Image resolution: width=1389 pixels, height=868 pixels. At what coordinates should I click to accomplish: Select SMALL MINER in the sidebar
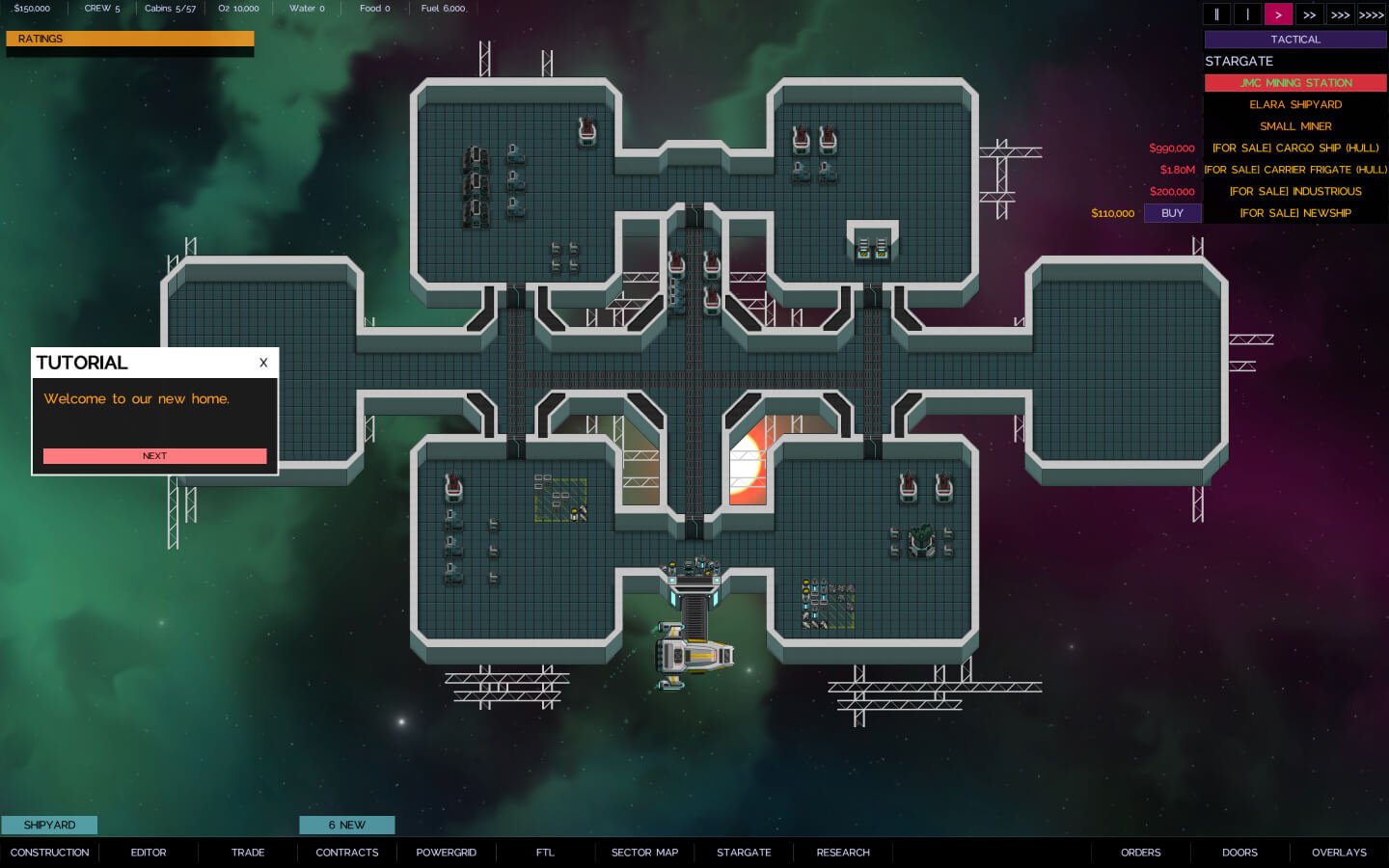pos(1295,125)
